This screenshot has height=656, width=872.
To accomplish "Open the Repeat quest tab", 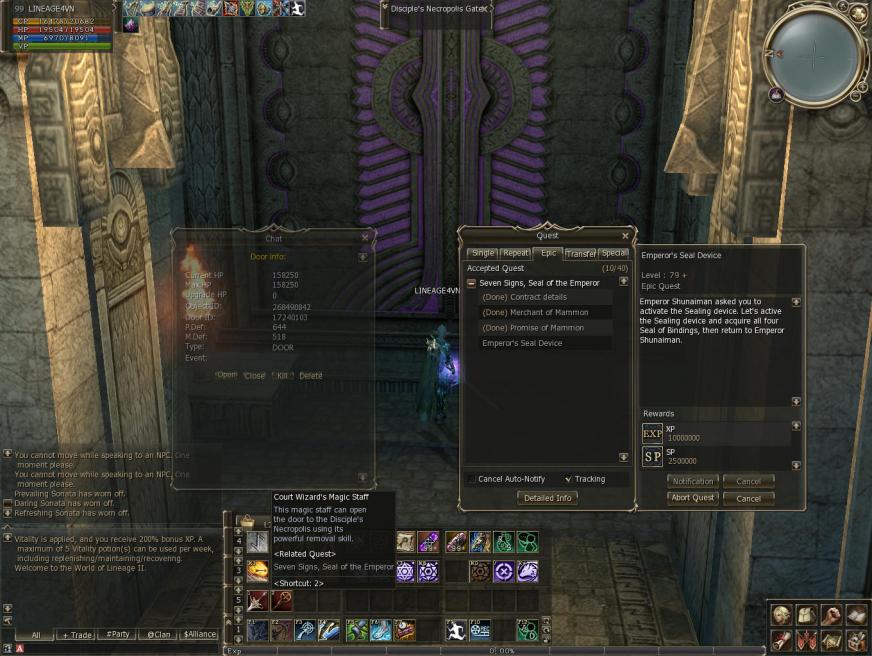I will [515, 253].
